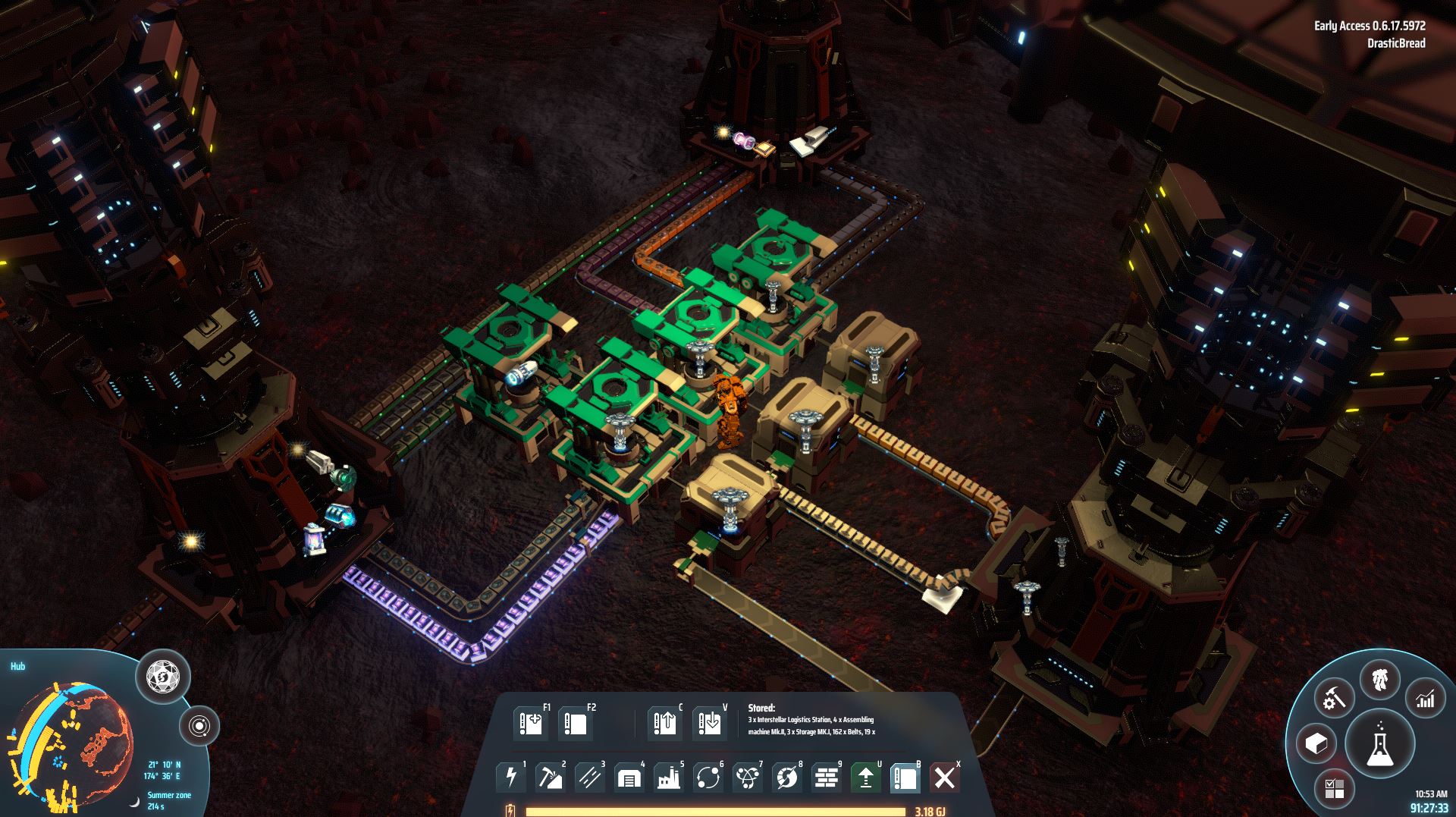Create new blueprint with the plus icon
The image size is (1456, 817).
tap(530, 724)
